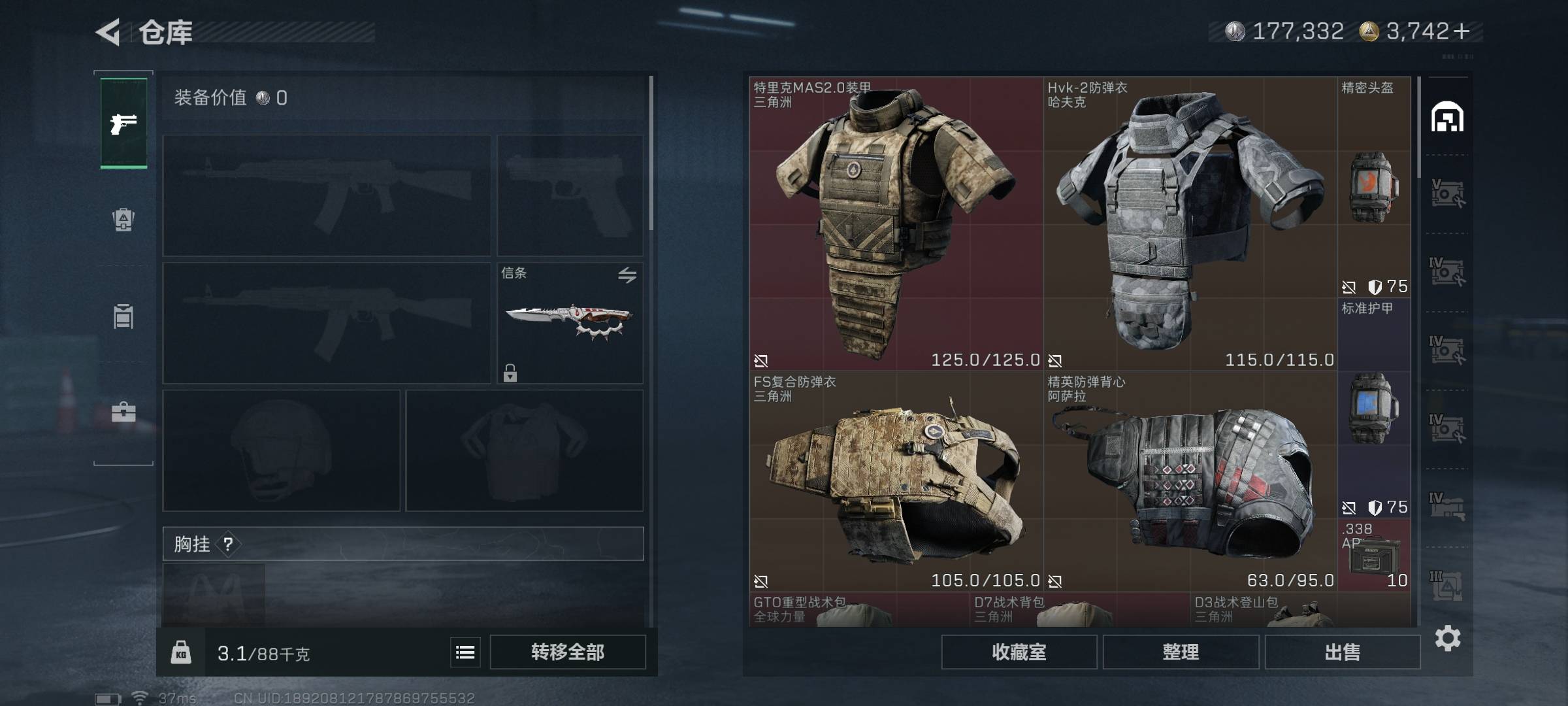1568x706 pixels.
Task: Show the 胸挂 help question mark
Action: tap(228, 544)
